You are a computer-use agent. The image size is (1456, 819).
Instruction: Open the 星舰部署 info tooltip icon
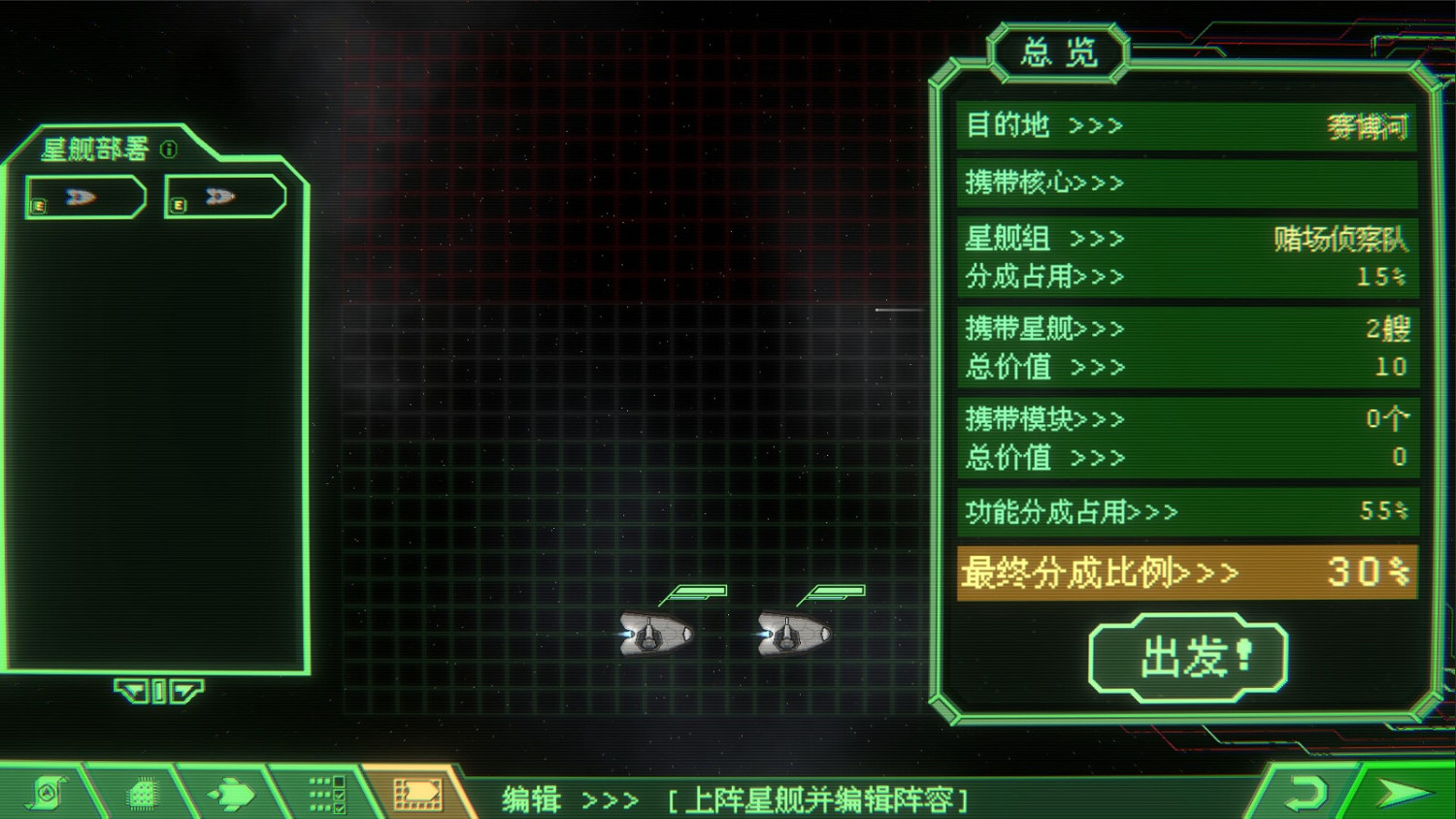point(170,151)
